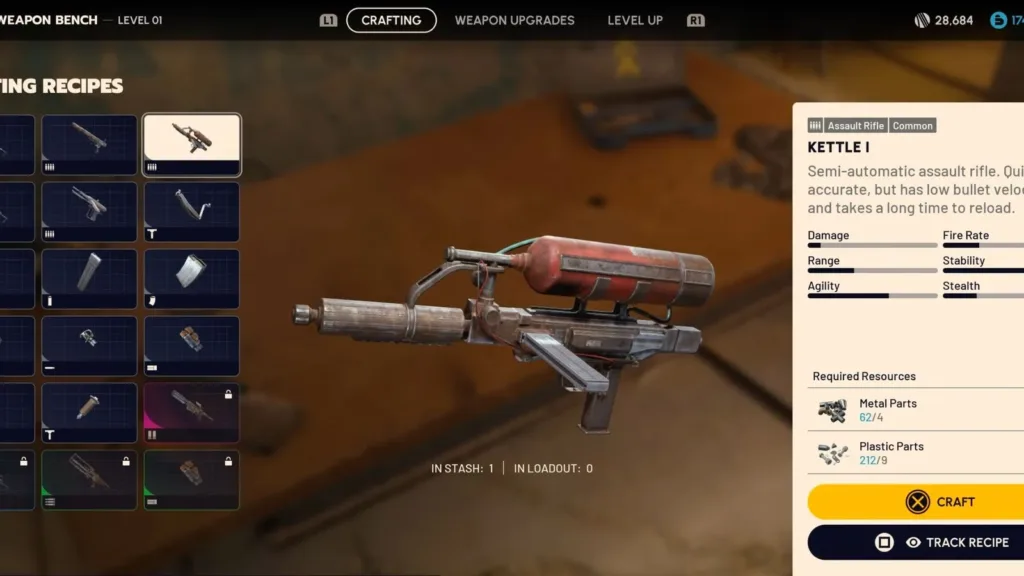Click the Assault Rifle category tag

coord(855,126)
